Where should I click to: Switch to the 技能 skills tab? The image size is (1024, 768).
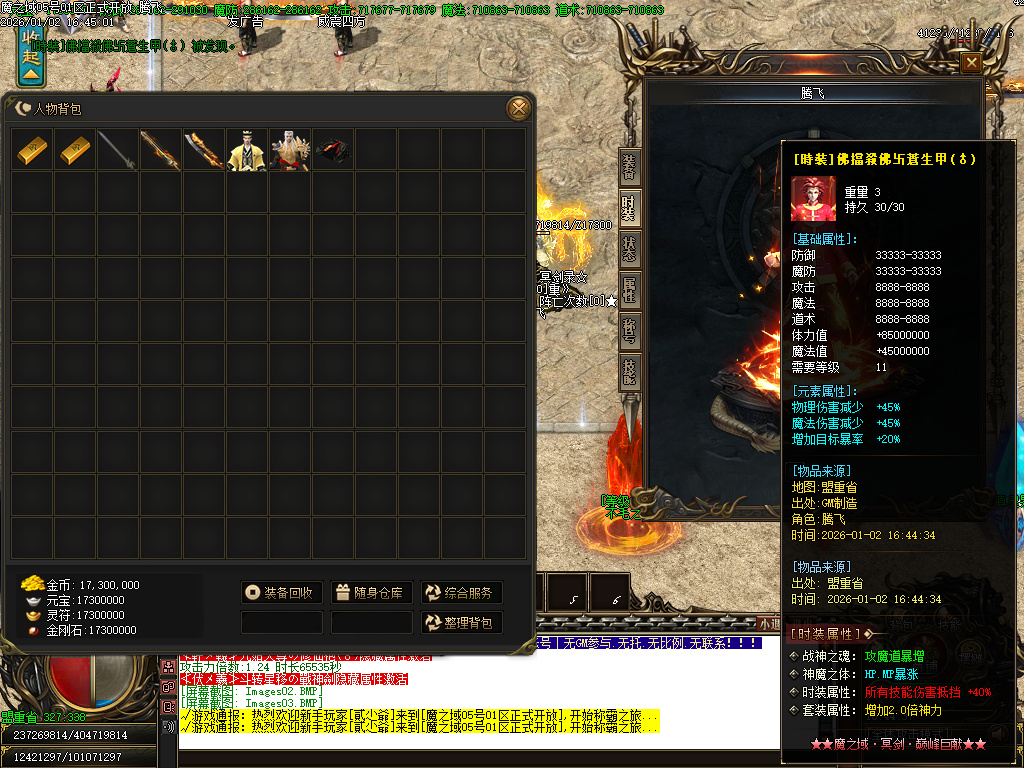pyautogui.click(x=628, y=372)
